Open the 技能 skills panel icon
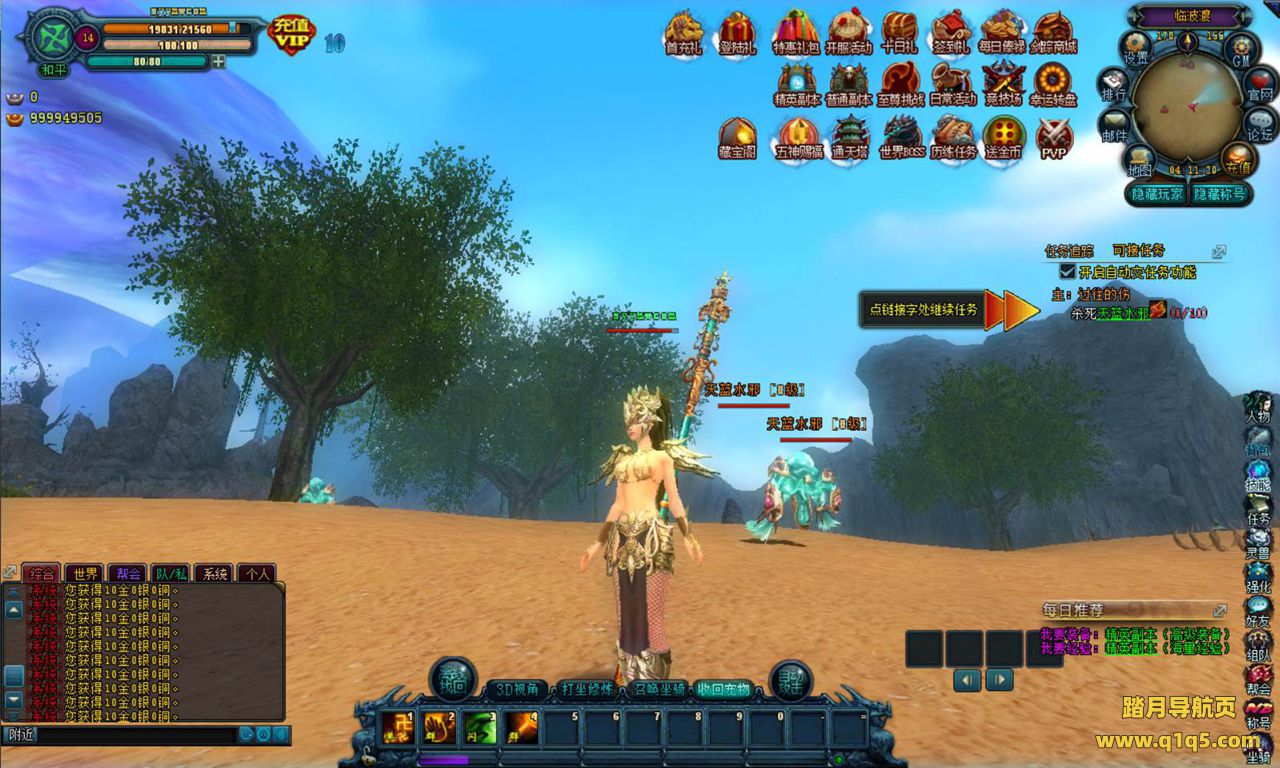The image size is (1280, 768). (1258, 476)
